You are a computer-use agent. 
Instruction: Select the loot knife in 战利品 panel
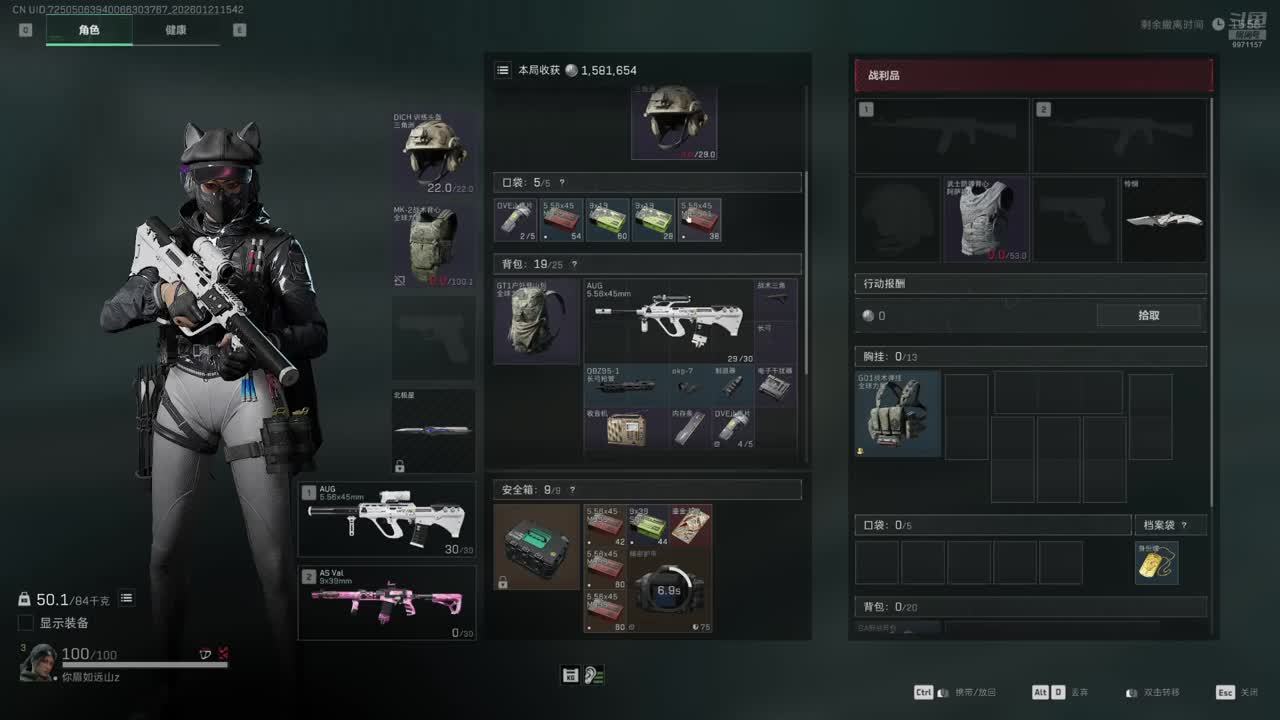click(1164, 220)
